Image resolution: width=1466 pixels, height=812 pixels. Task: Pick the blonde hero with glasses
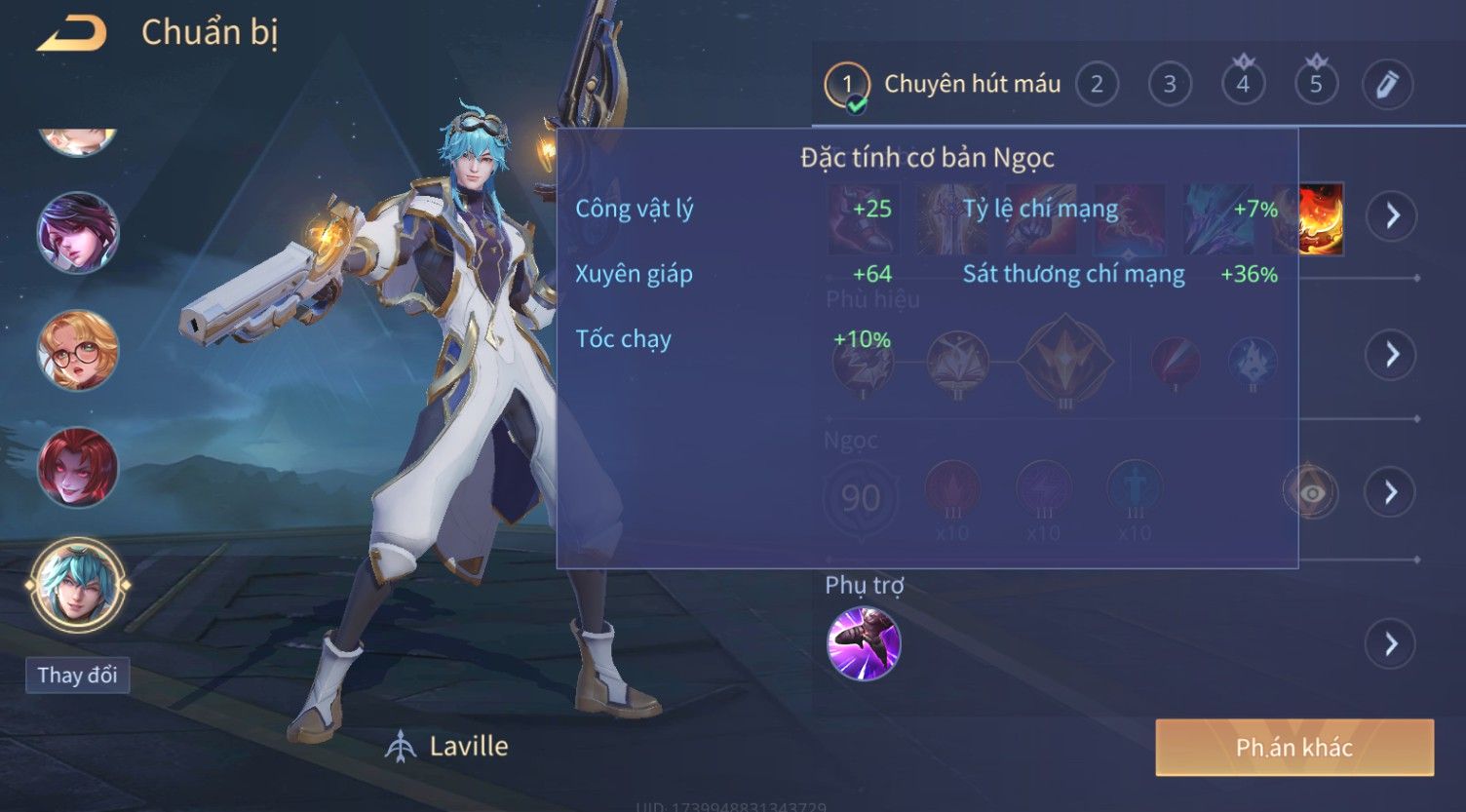pyautogui.click(x=77, y=350)
